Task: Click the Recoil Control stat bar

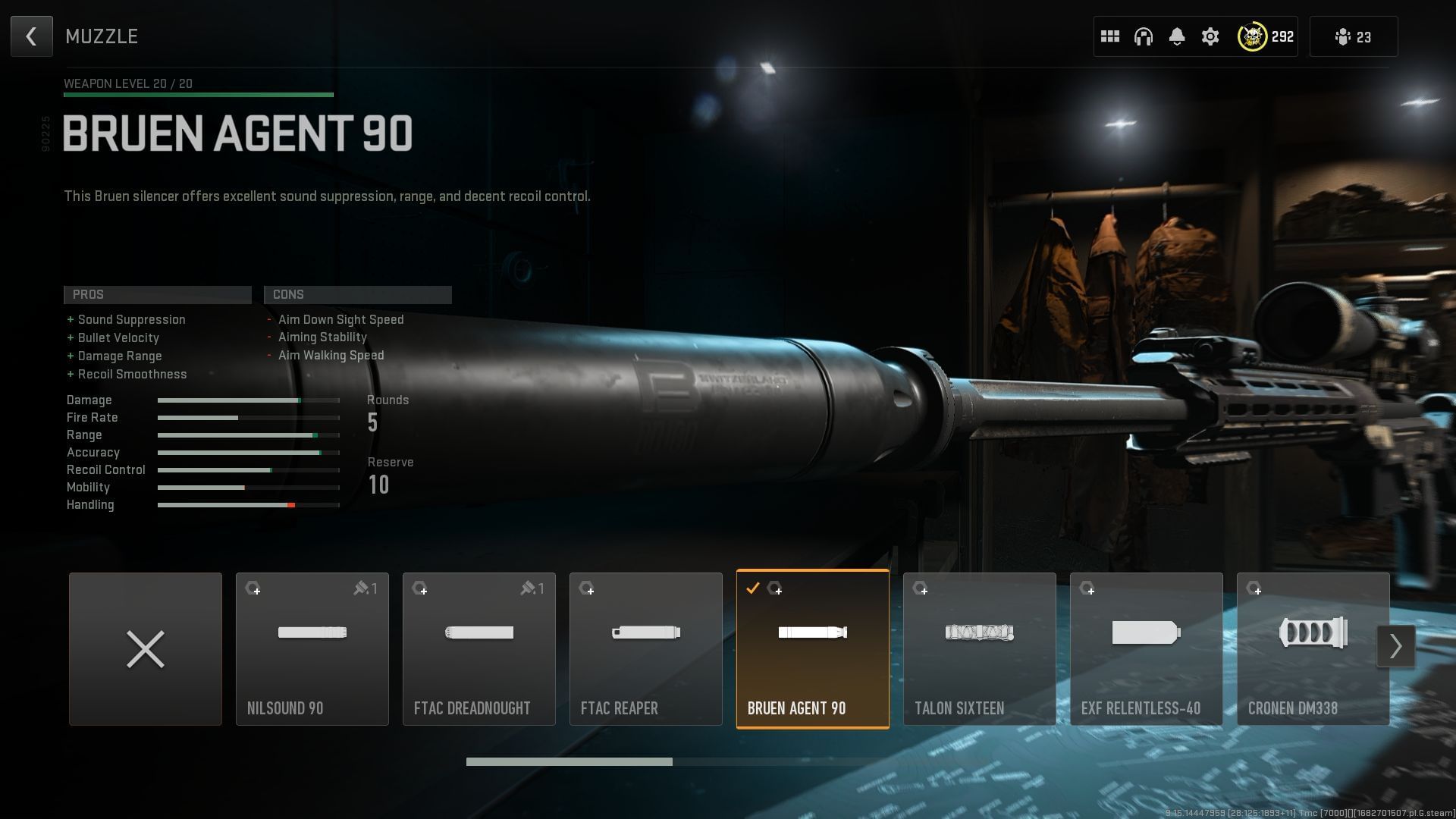Action: coord(248,469)
